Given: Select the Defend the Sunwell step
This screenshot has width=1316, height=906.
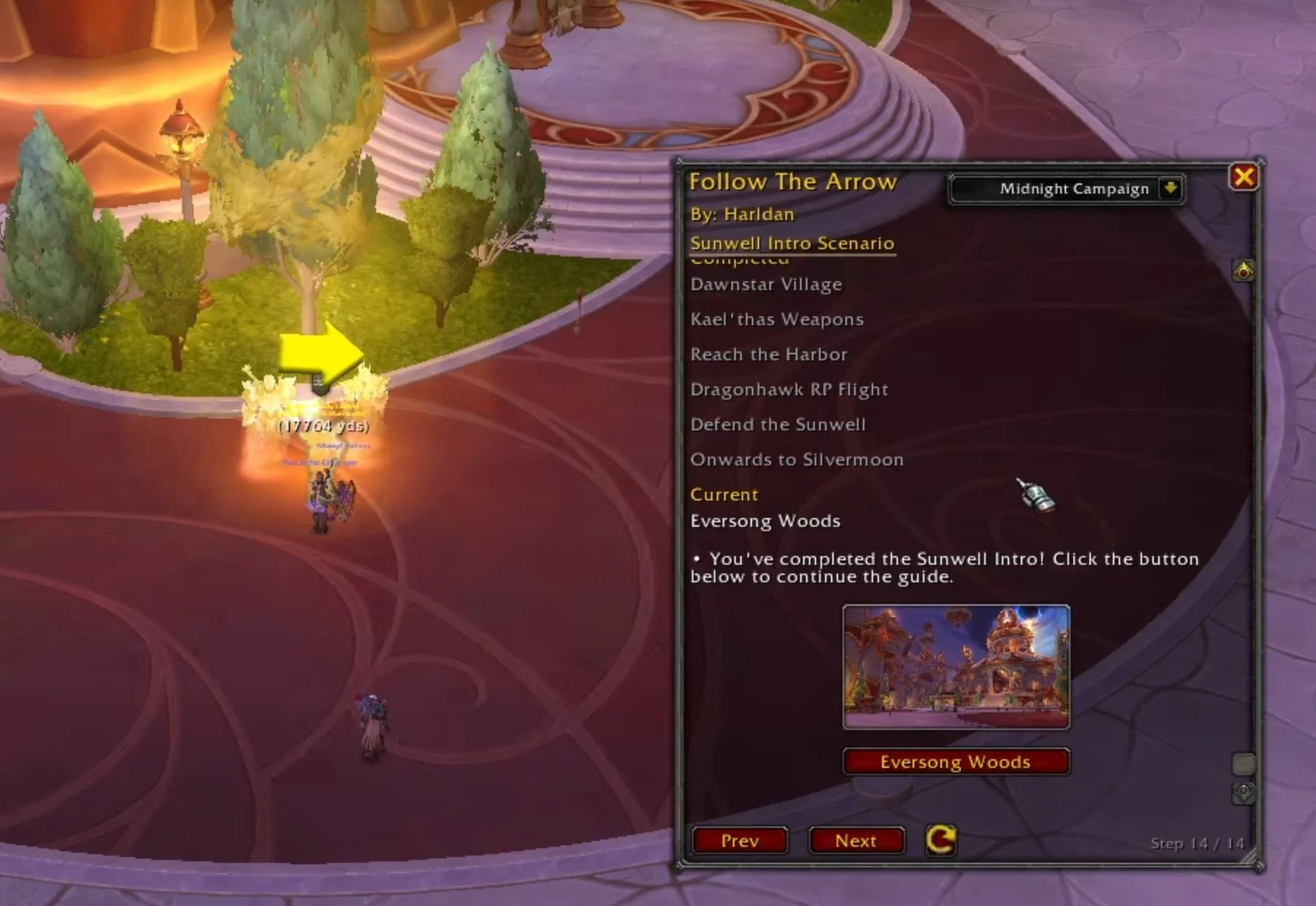Looking at the screenshot, I should coord(777,425).
